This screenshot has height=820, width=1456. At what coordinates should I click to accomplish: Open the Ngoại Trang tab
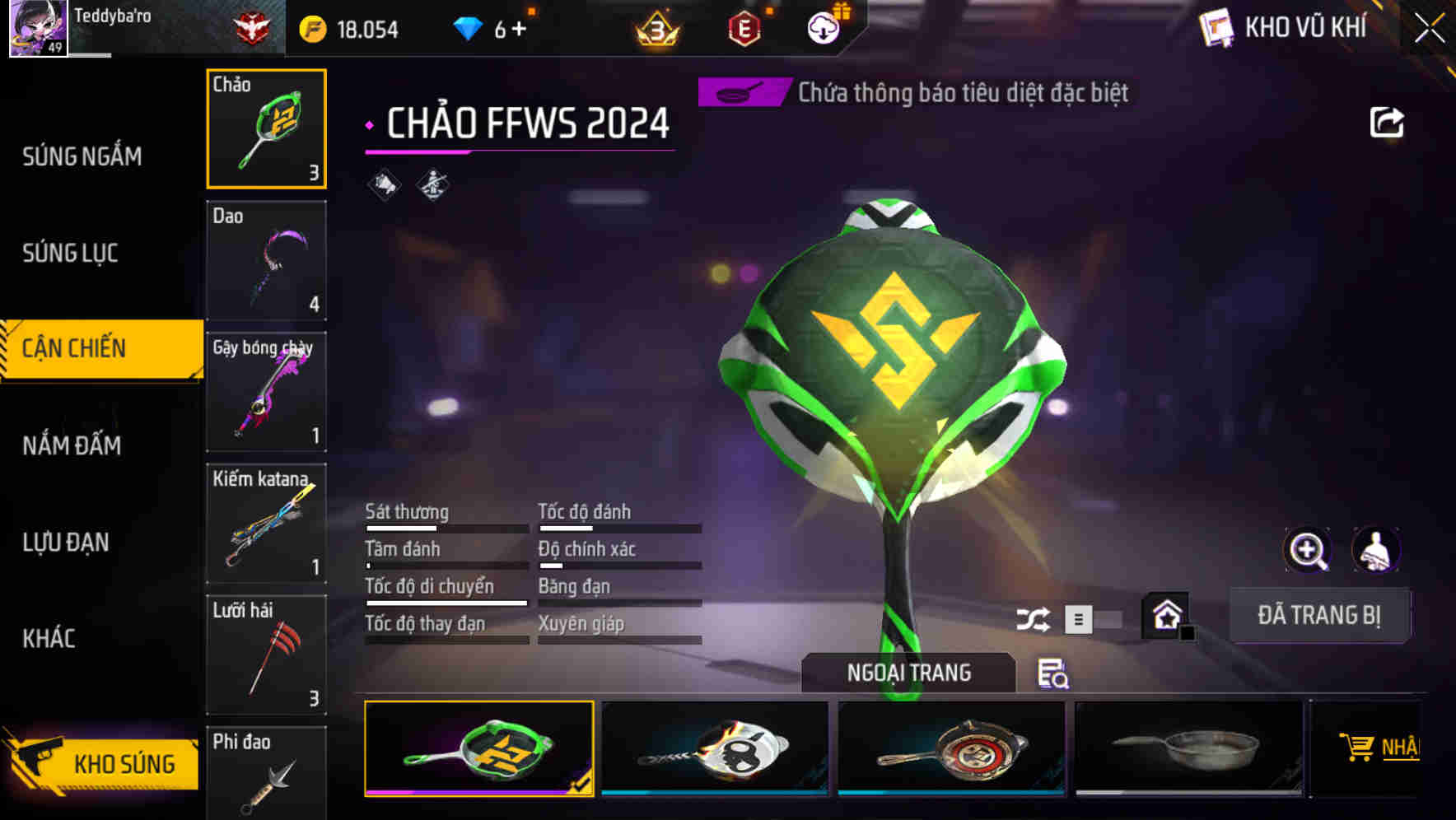tap(910, 672)
